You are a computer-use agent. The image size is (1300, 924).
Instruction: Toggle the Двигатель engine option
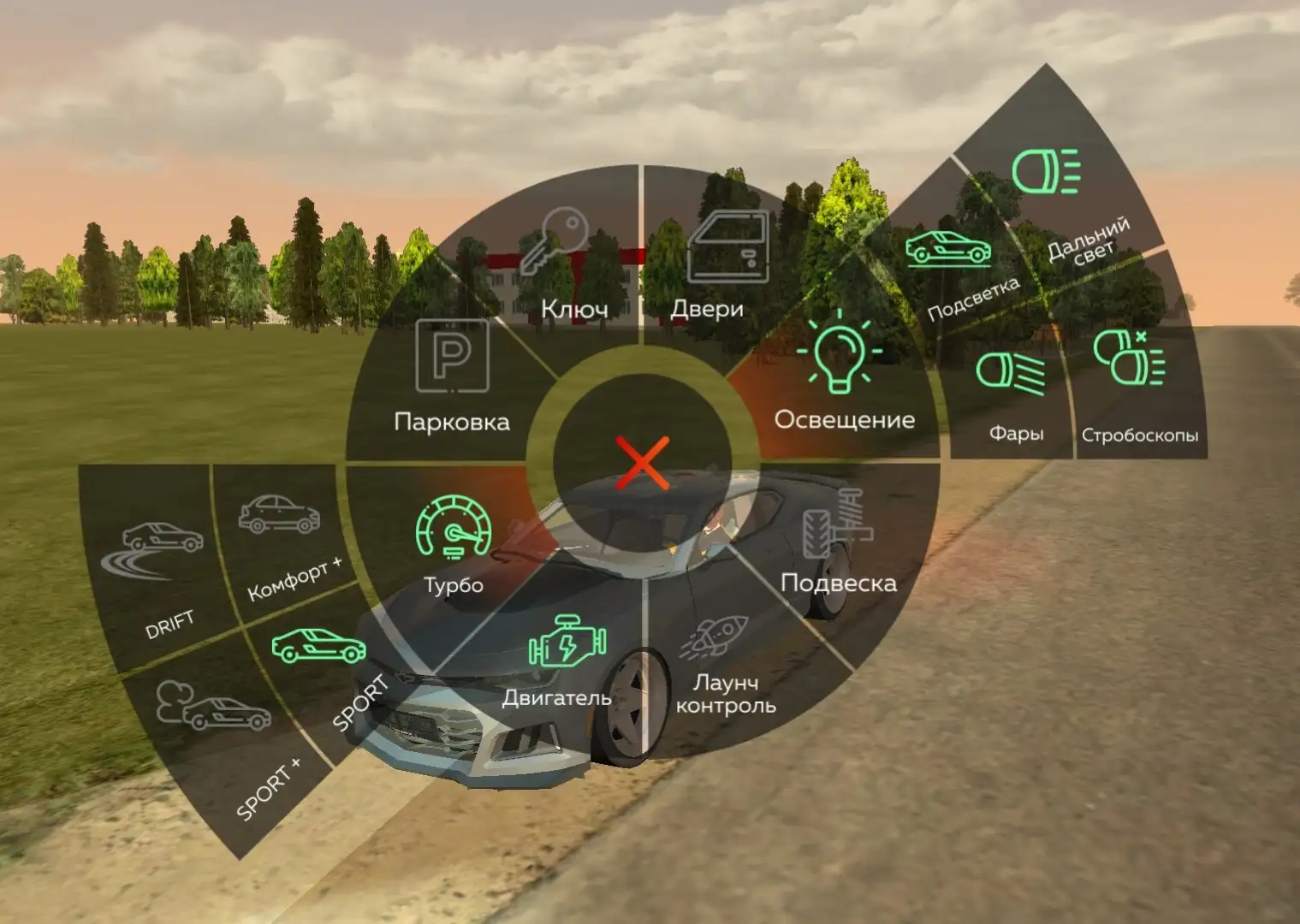coord(561,663)
